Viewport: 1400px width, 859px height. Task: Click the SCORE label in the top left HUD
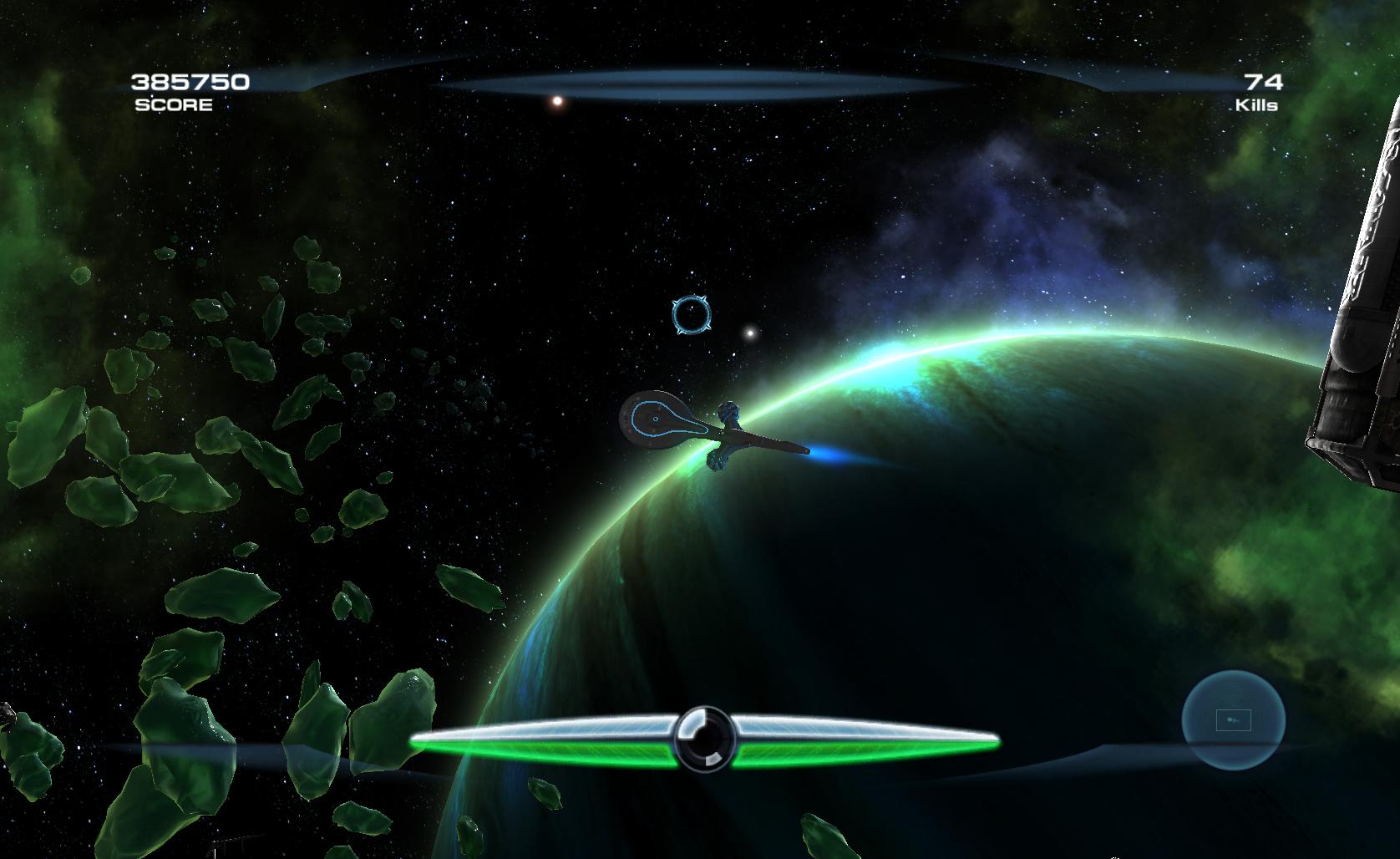tap(172, 105)
